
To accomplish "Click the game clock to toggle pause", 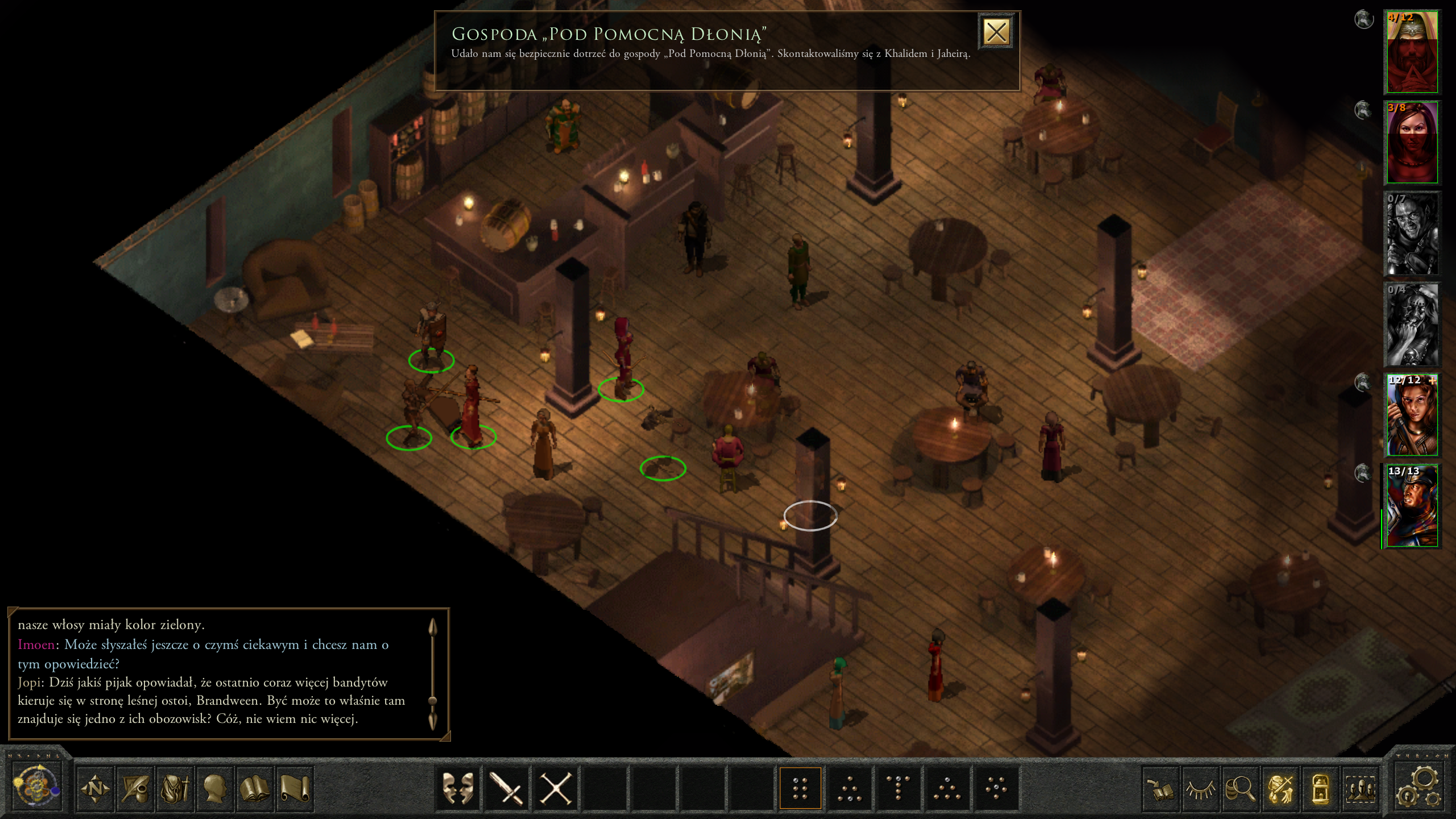I will click(x=36, y=787).
